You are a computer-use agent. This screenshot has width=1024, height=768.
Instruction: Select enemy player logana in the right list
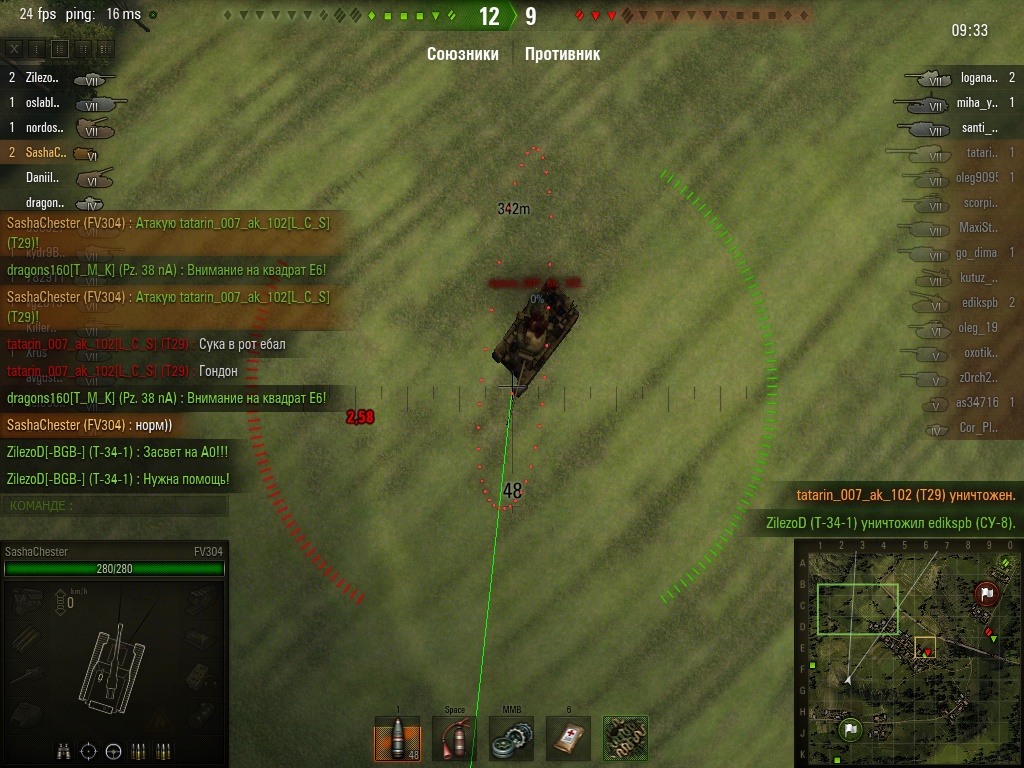click(x=978, y=77)
